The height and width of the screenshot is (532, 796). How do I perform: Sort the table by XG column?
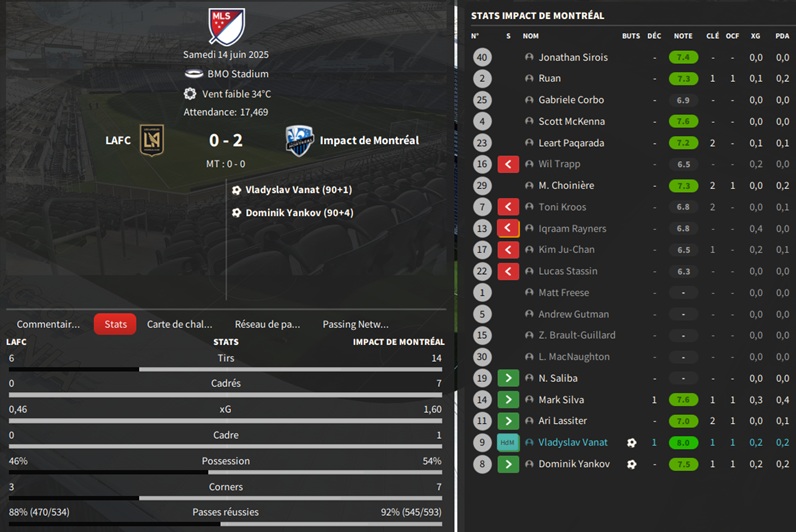pyautogui.click(x=755, y=36)
